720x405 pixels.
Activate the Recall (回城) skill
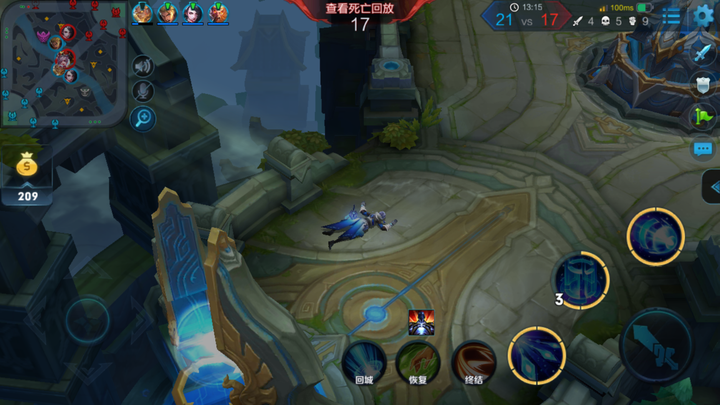(x=364, y=361)
